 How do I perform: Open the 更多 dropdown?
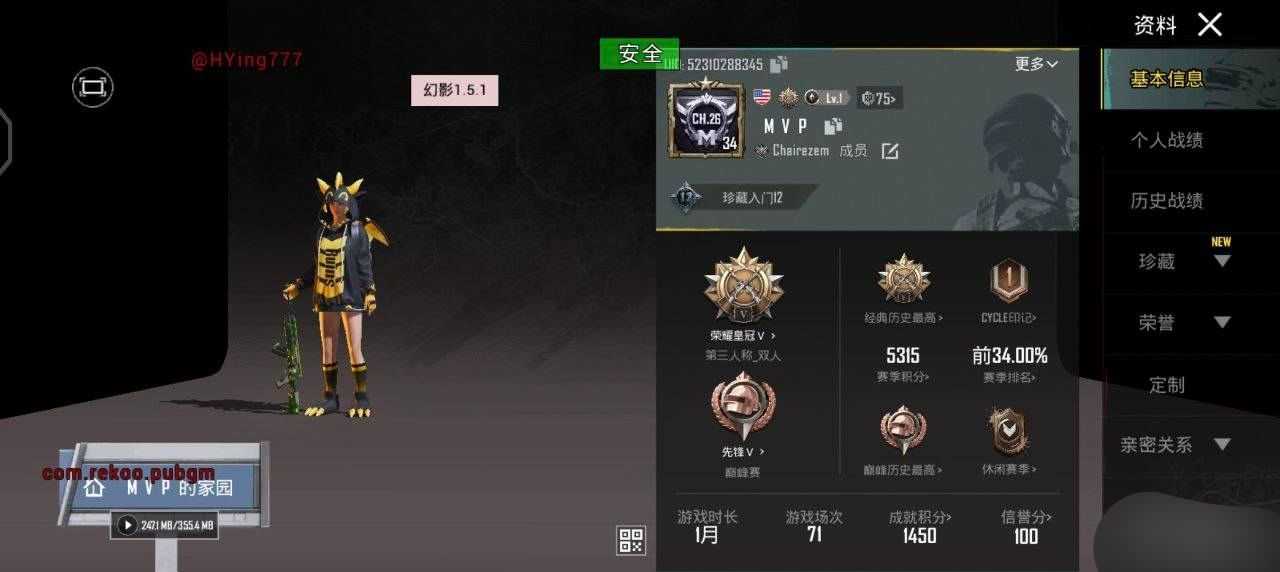(x=1036, y=64)
